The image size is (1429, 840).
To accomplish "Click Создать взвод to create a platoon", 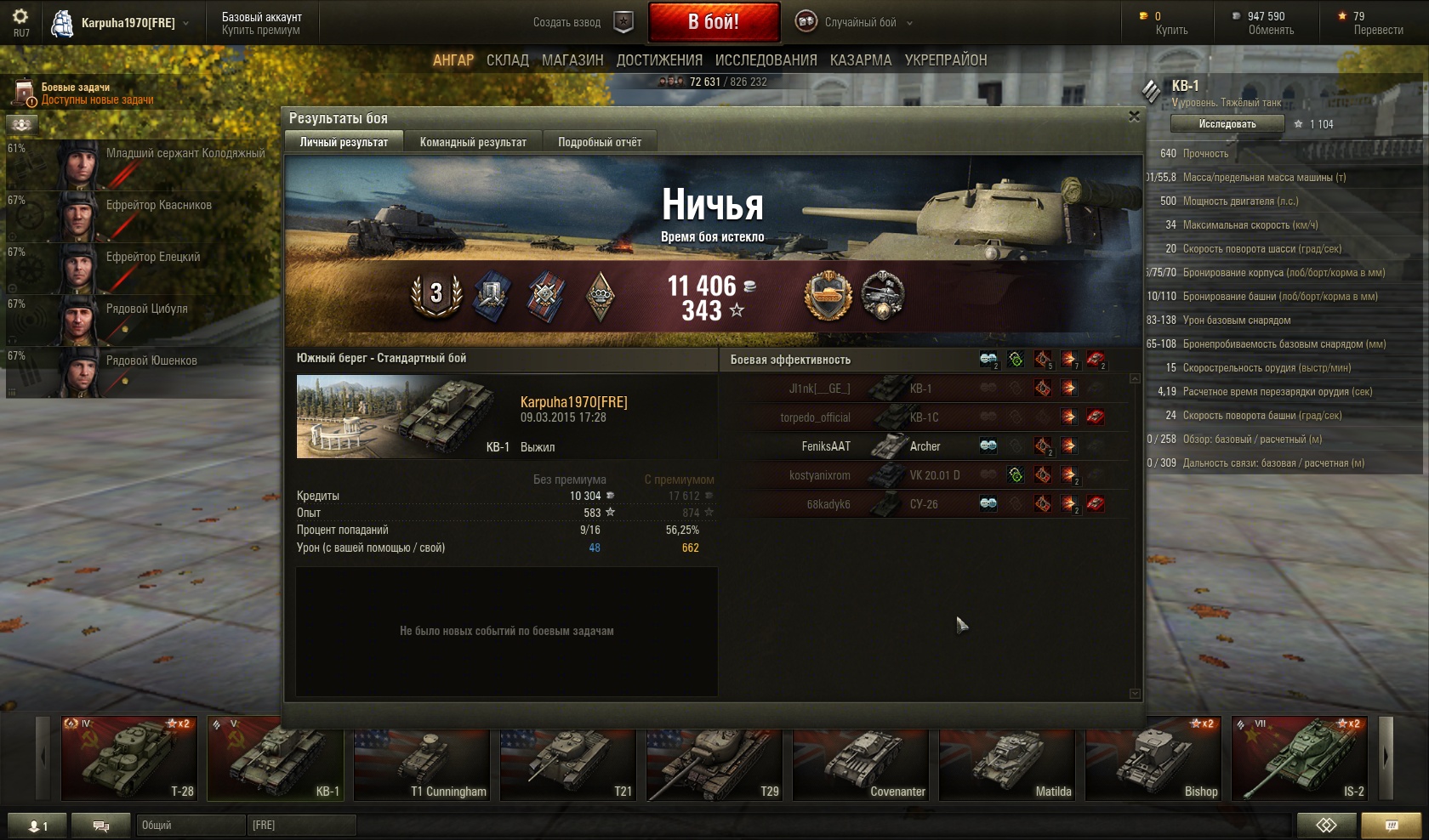I will [567, 23].
